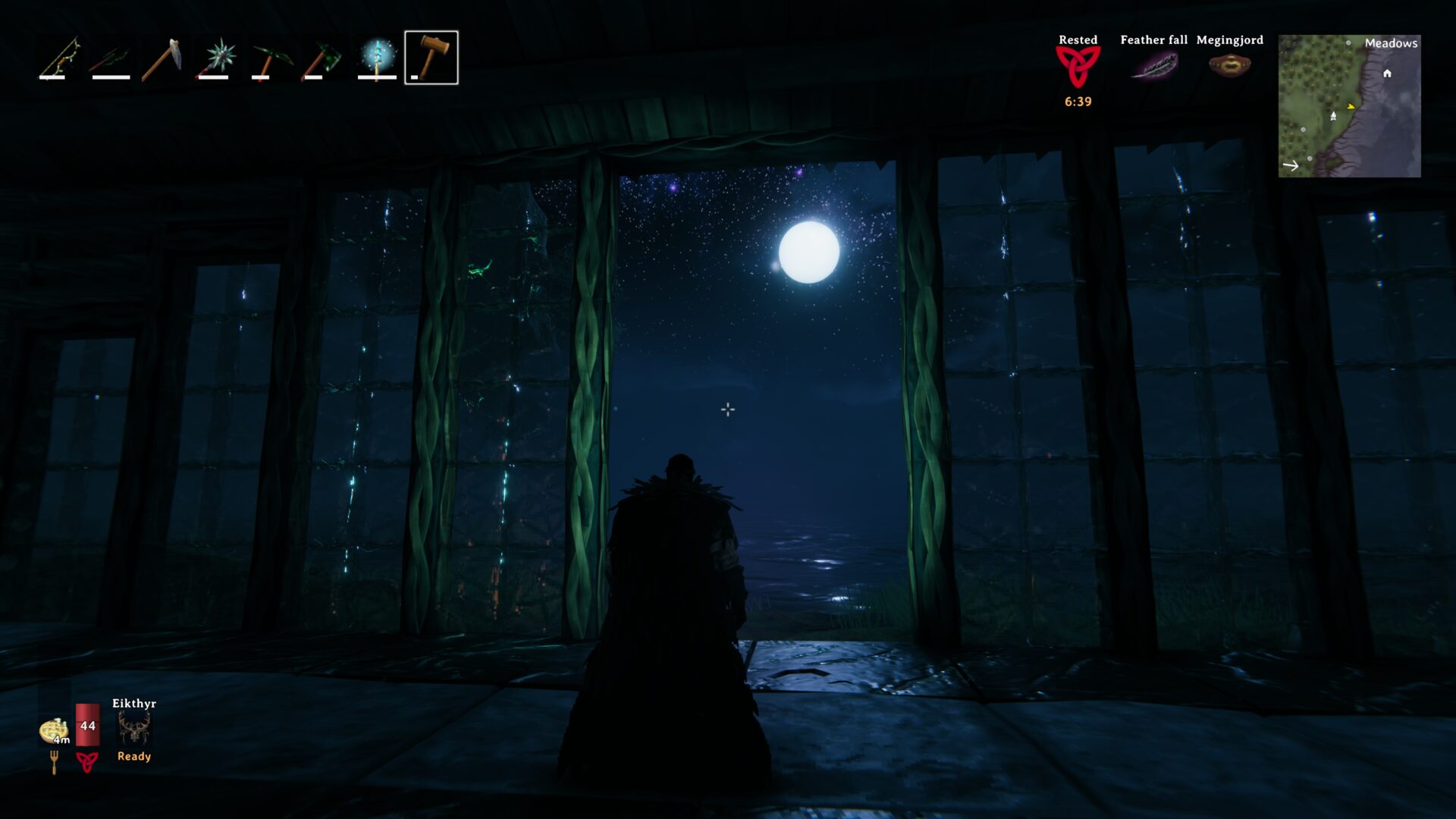The image size is (1456, 819).
Task: Activate the Eikthyr forsaken power
Action: pos(134,730)
